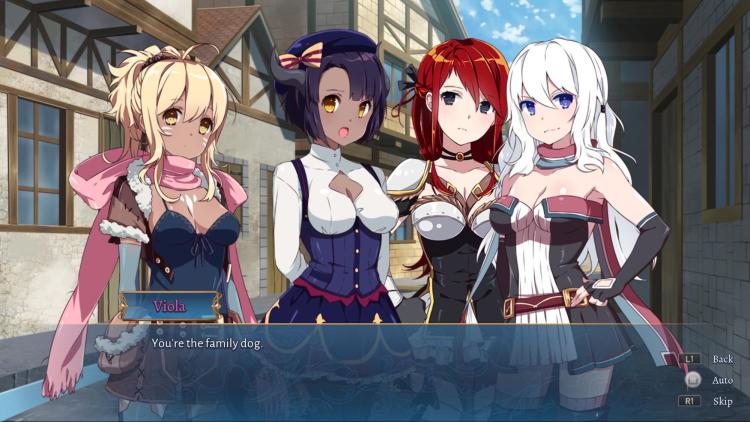750x422 pixels.
Task: Click the Back label in the dialogue controls
Action: [722, 358]
